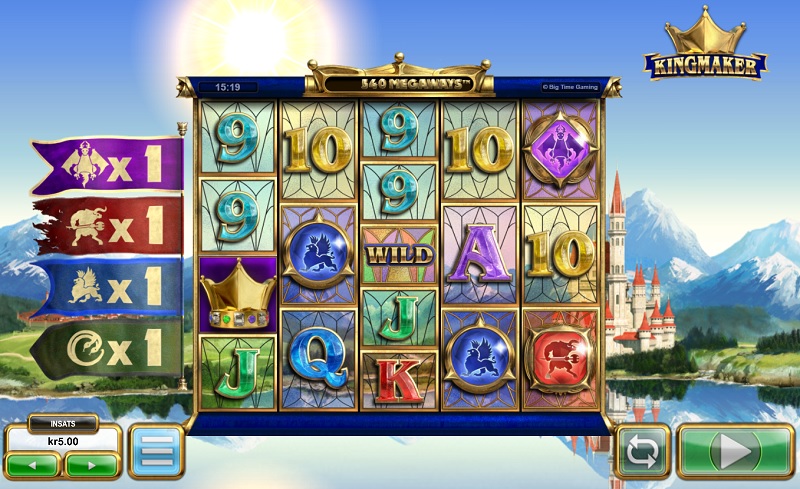Increase the bet with right arrow
The image size is (800, 489).
click(91, 465)
